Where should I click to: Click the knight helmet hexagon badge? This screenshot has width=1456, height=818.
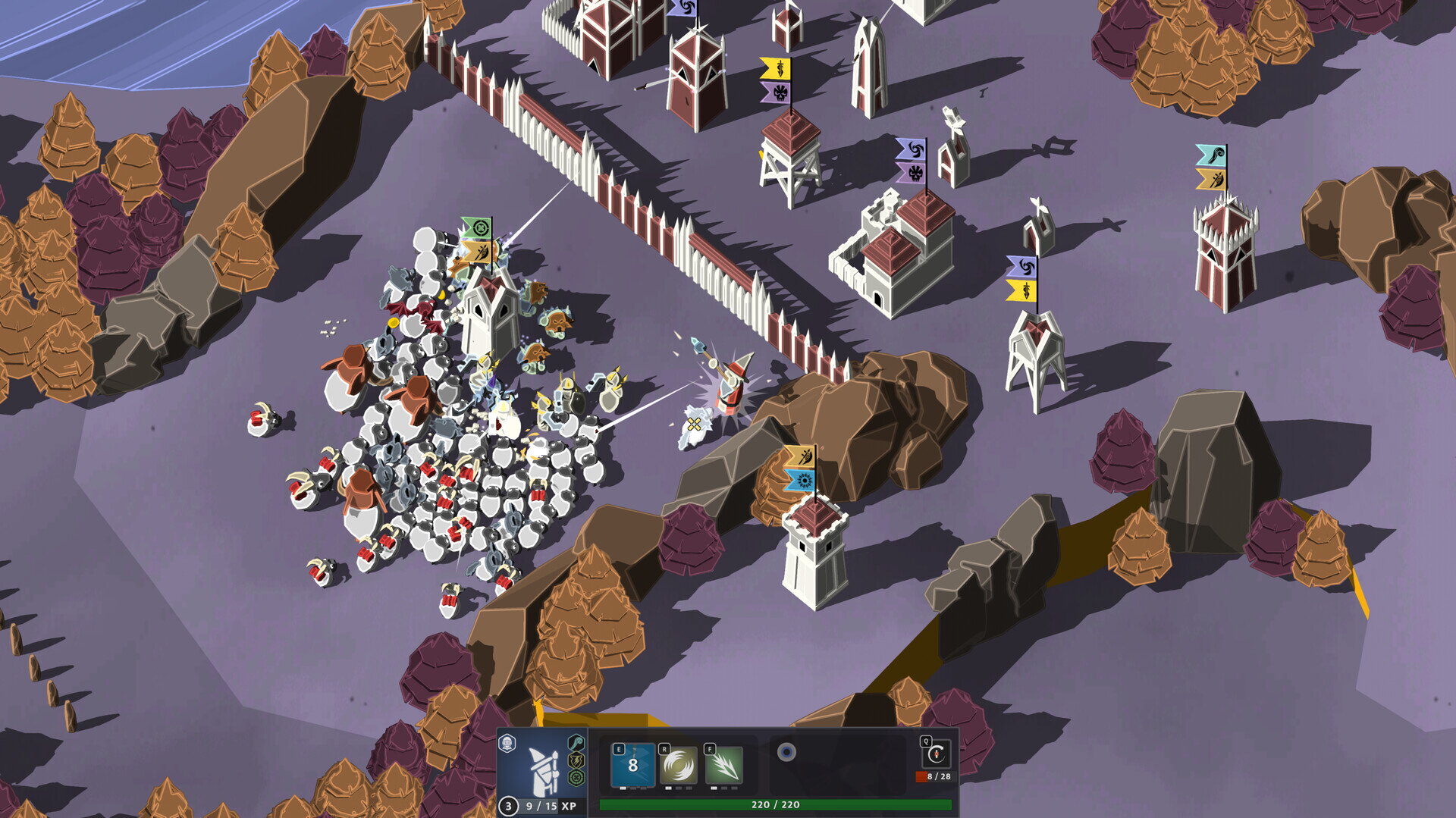coord(507,743)
